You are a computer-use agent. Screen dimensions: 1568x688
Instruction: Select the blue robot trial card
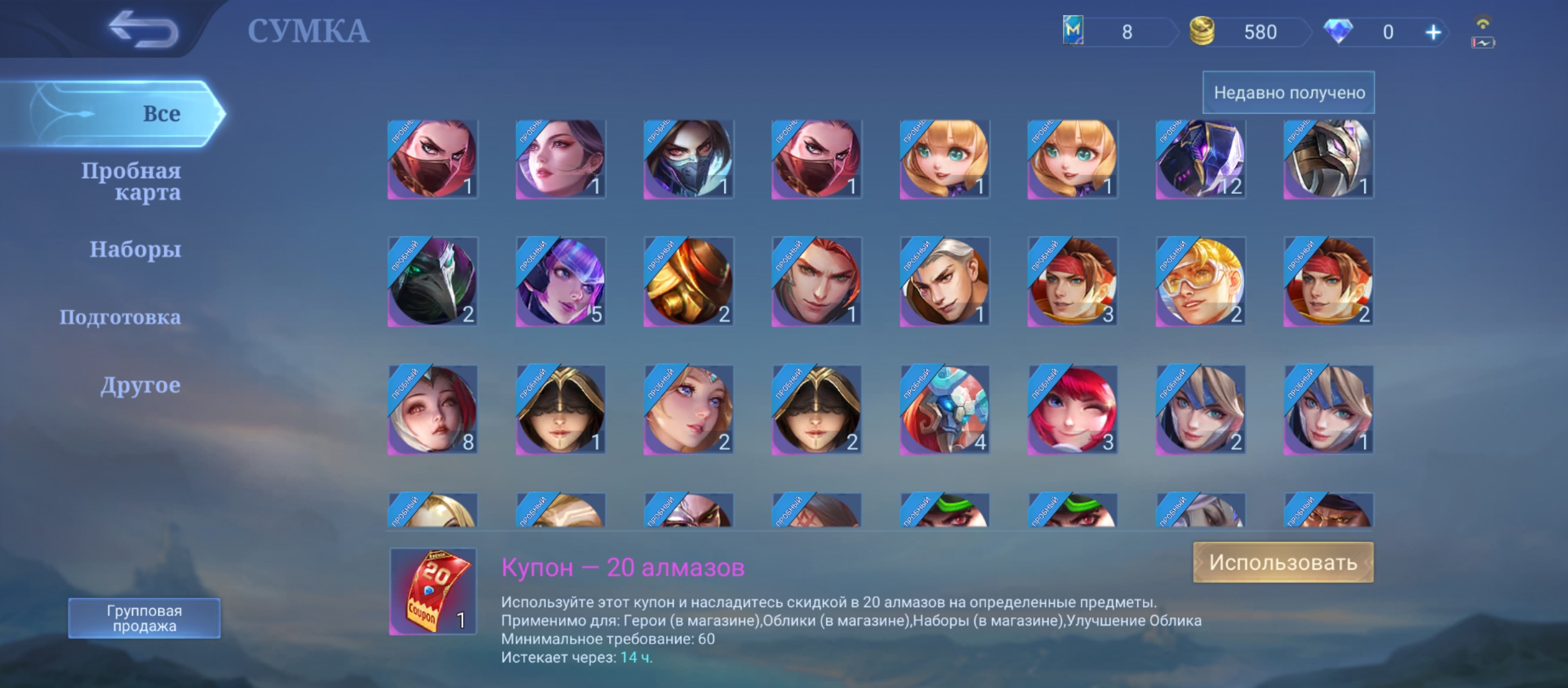click(944, 410)
